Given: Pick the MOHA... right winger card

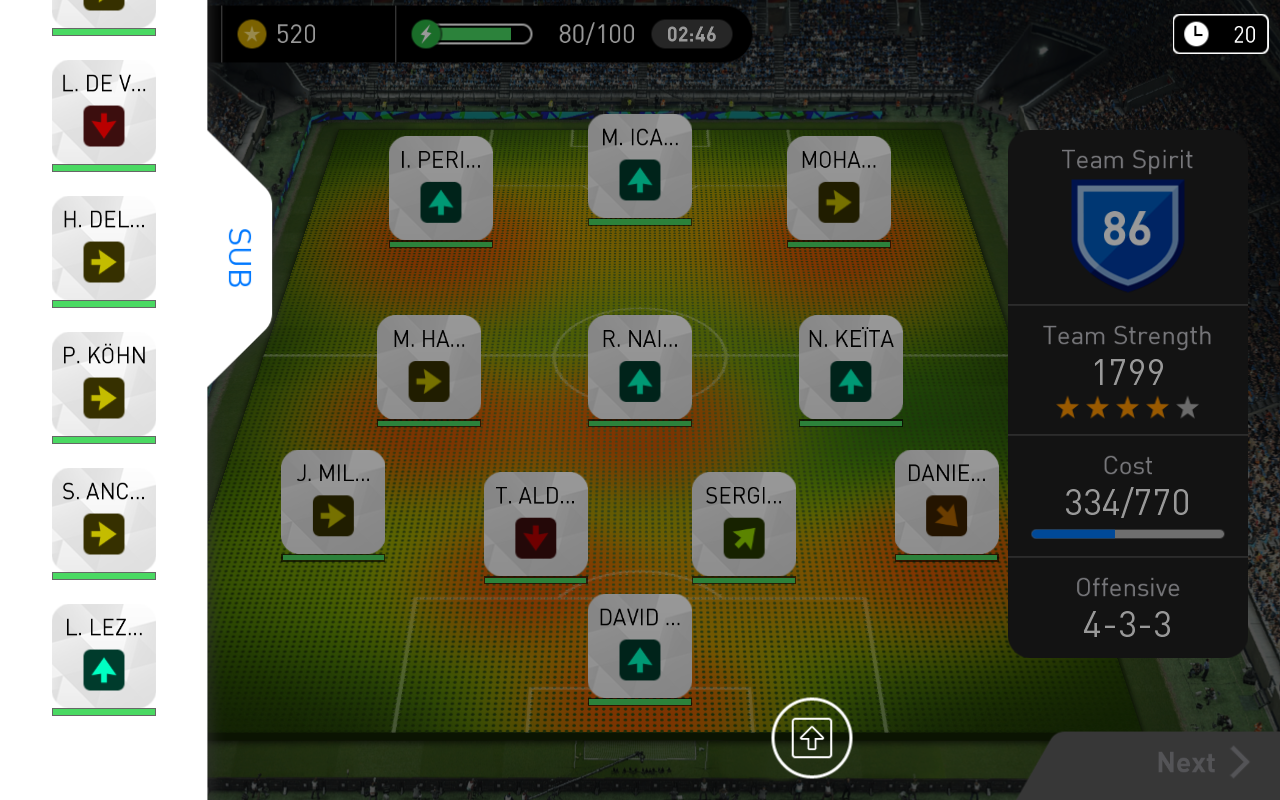Looking at the screenshot, I should (839, 189).
